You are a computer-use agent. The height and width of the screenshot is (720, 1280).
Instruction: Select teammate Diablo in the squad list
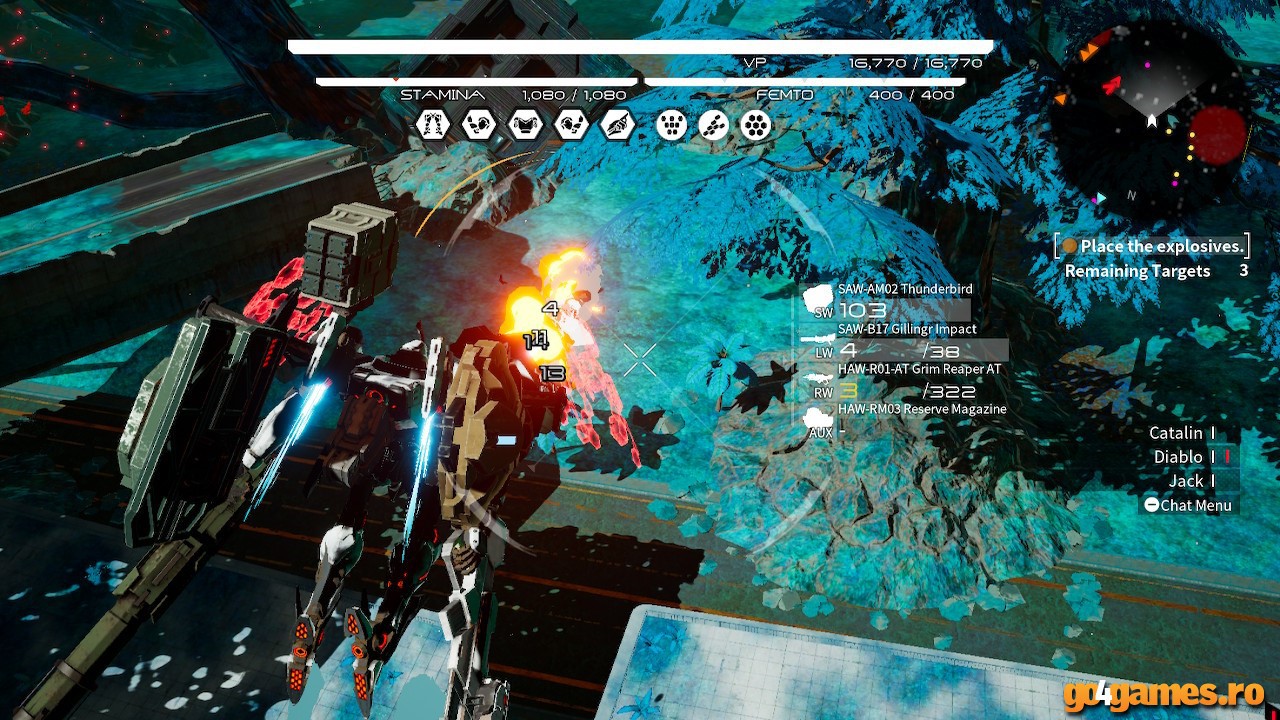click(x=1178, y=457)
